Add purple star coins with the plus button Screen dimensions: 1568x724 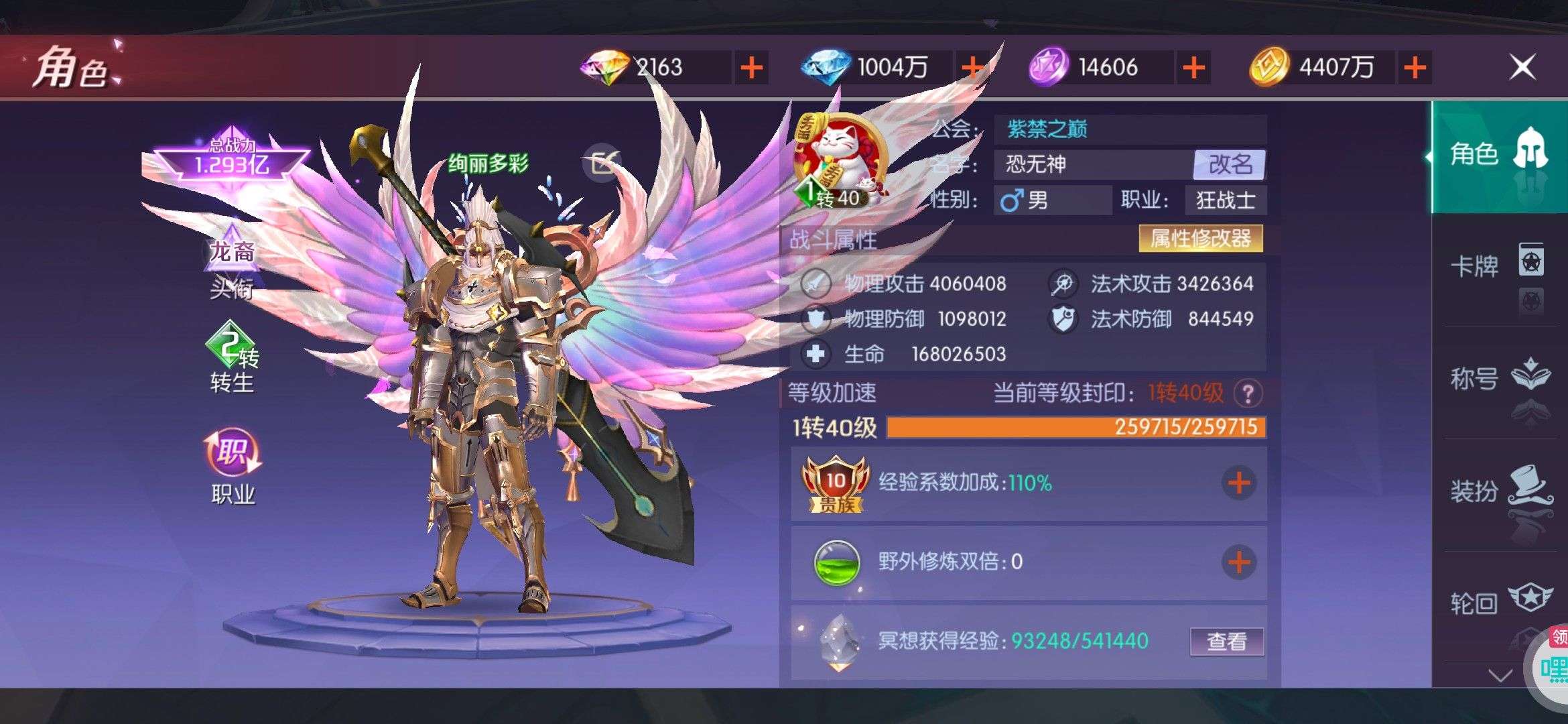(x=1193, y=68)
